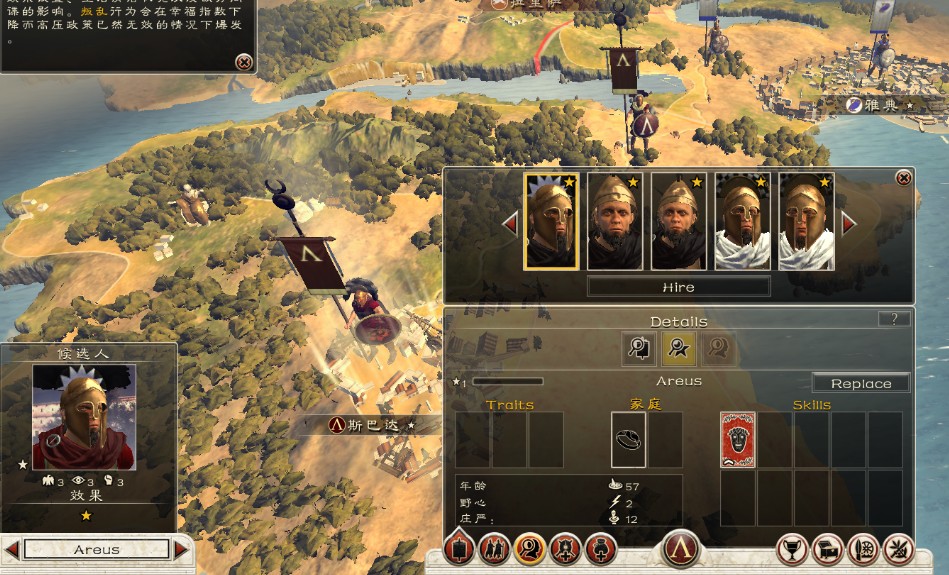Close the event message popup
Image resolution: width=949 pixels, height=575 pixels.
(243, 62)
